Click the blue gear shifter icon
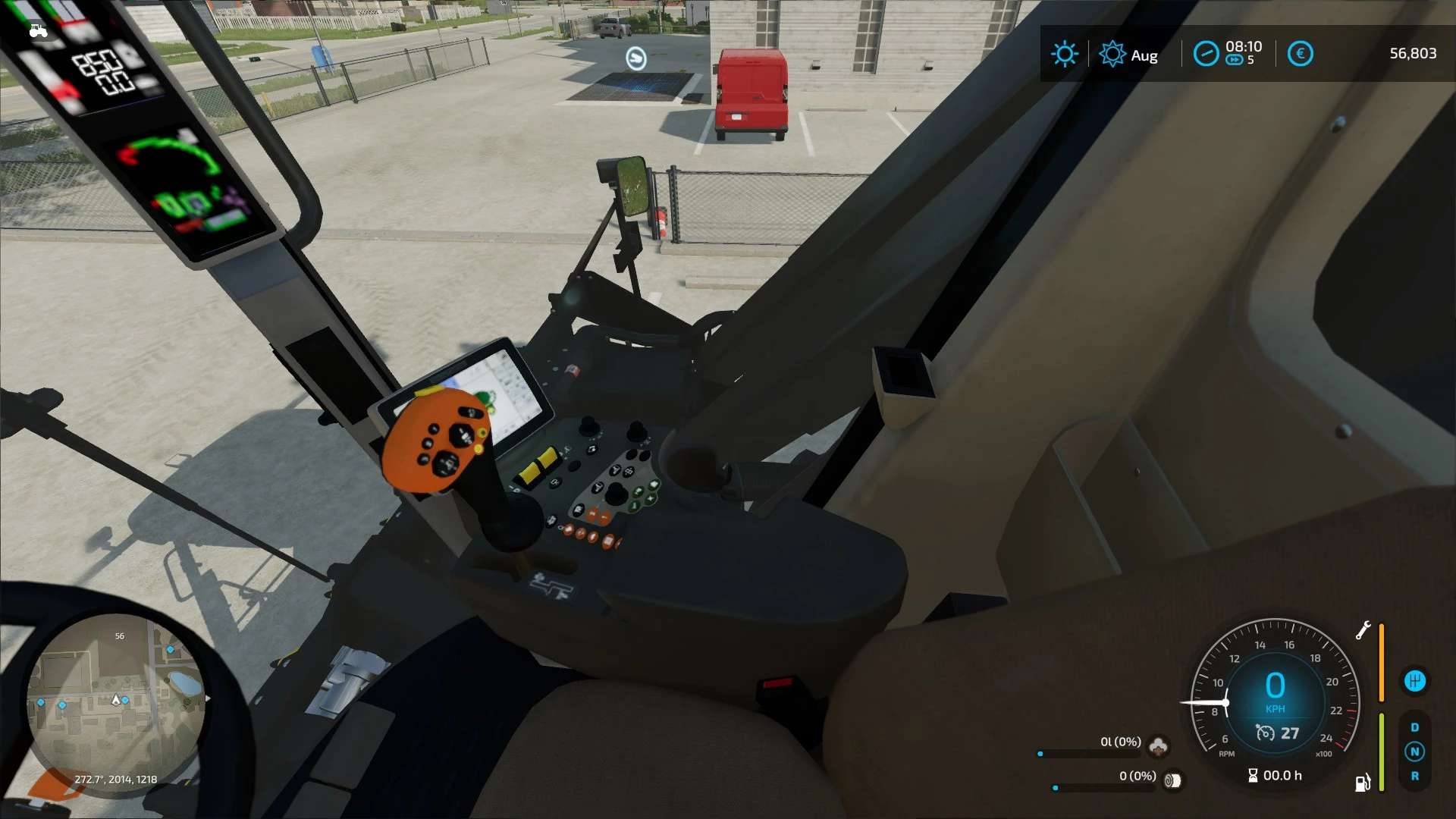 pyautogui.click(x=1414, y=680)
